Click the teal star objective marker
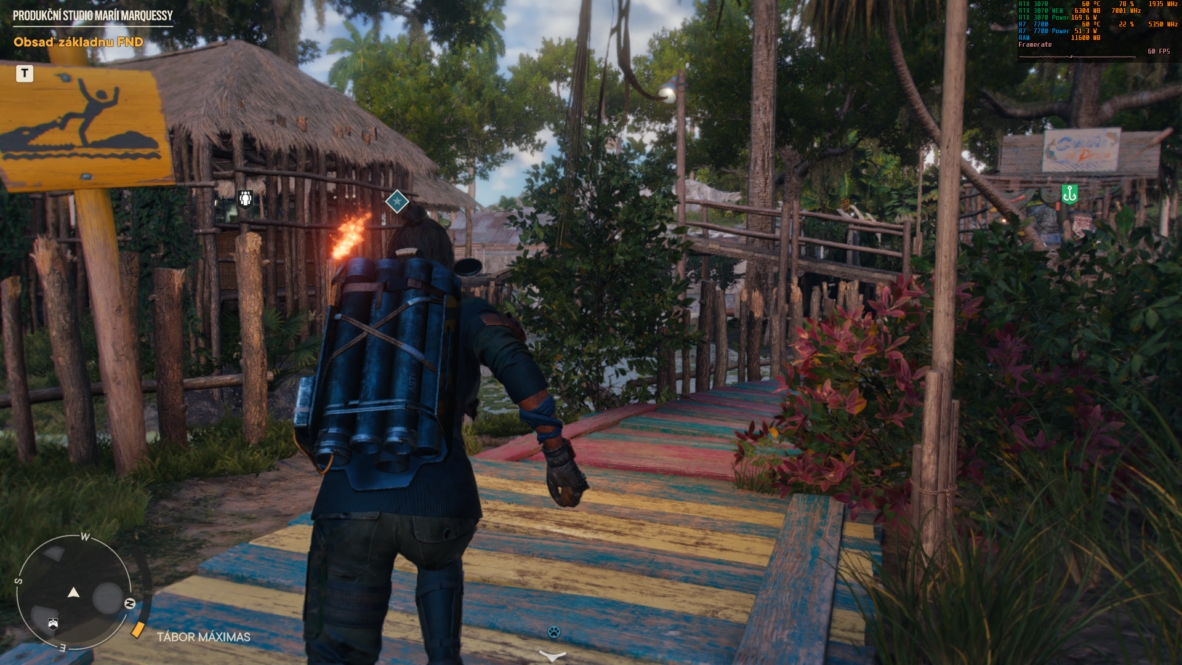This screenshot has height=665, width=1182. click(x=397, y=201)
